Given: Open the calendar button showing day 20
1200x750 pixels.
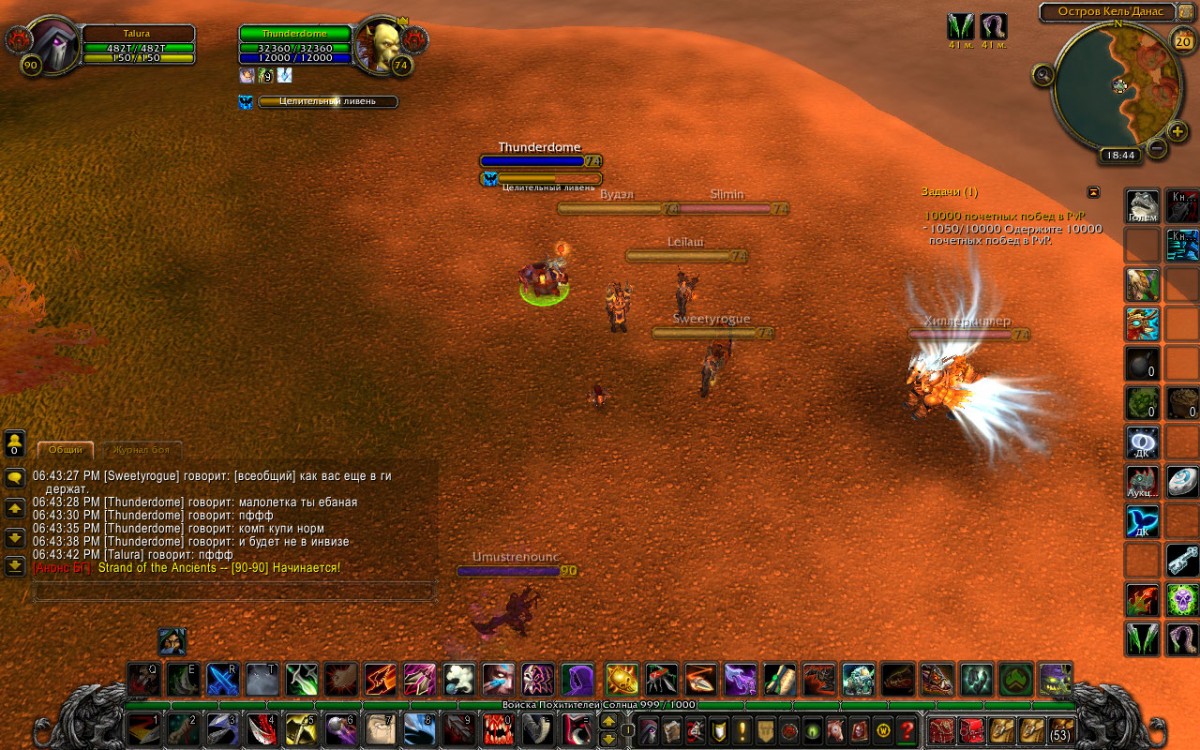Looking at the screenshot, I should tap(1181, 41).
